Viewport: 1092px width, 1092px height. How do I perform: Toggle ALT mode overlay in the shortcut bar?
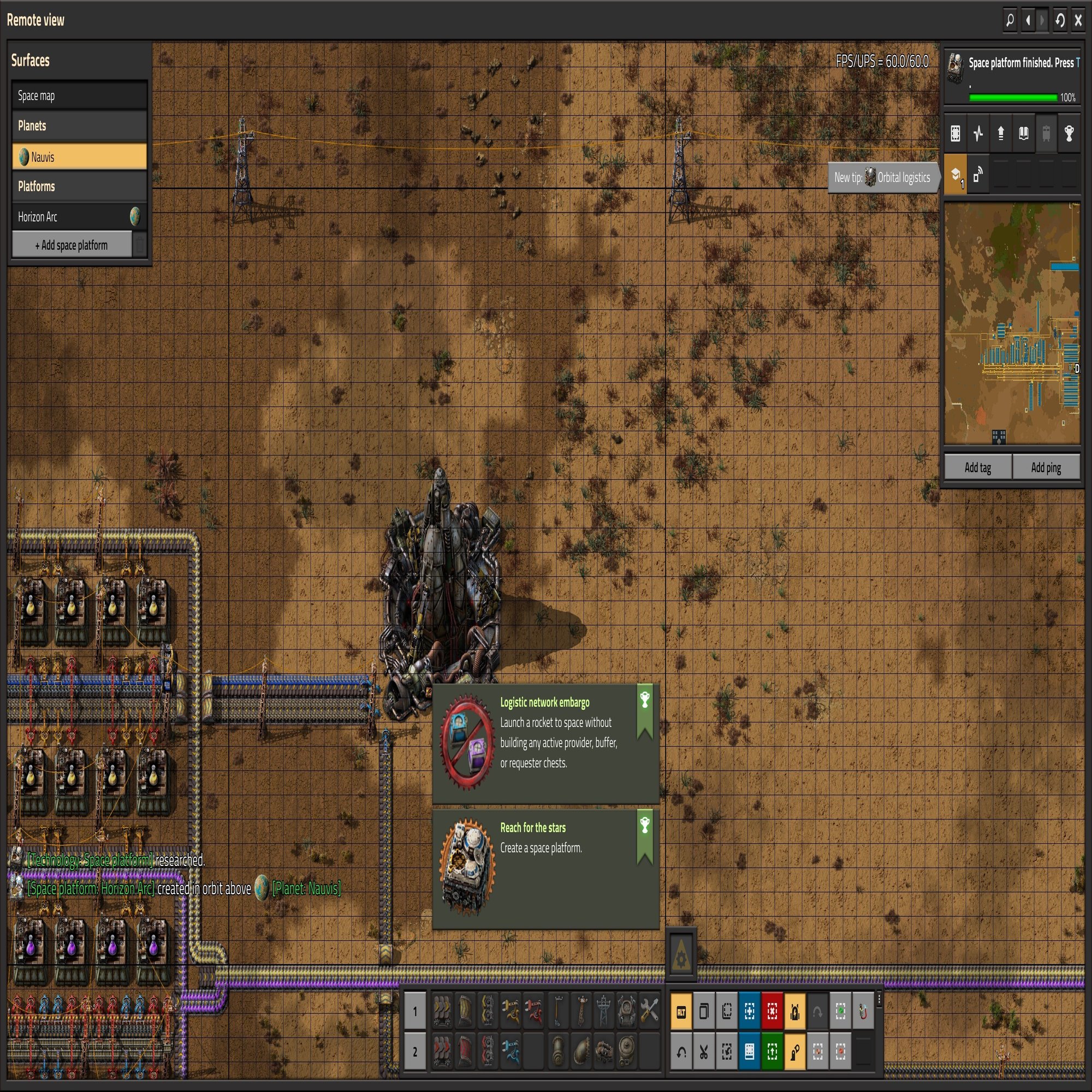[x=681, y=1012]
